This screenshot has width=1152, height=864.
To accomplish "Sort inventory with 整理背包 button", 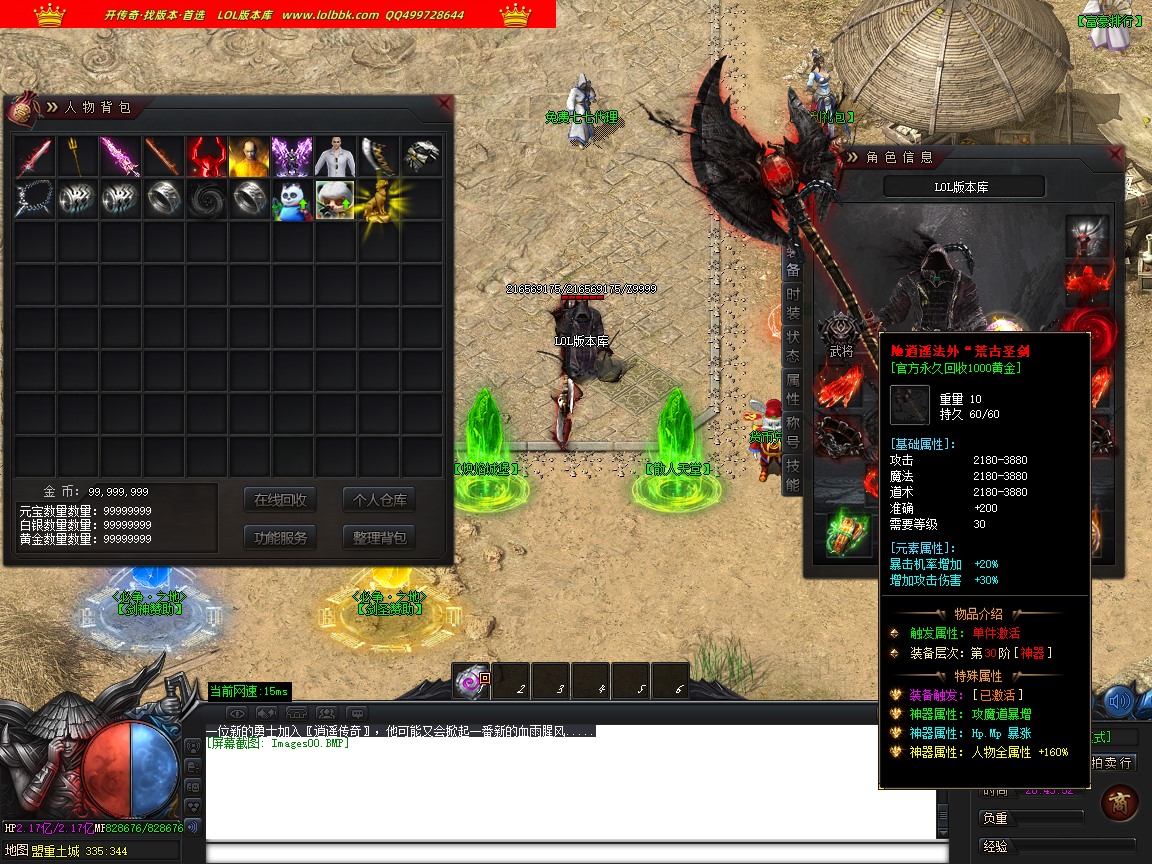I will click(x=379, y=537).
